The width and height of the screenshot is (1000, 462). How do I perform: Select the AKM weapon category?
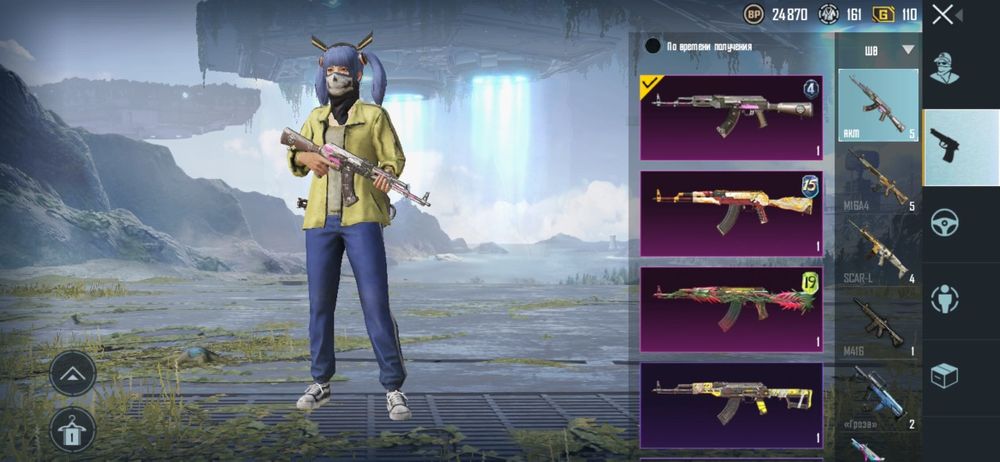tap(878, 105)
